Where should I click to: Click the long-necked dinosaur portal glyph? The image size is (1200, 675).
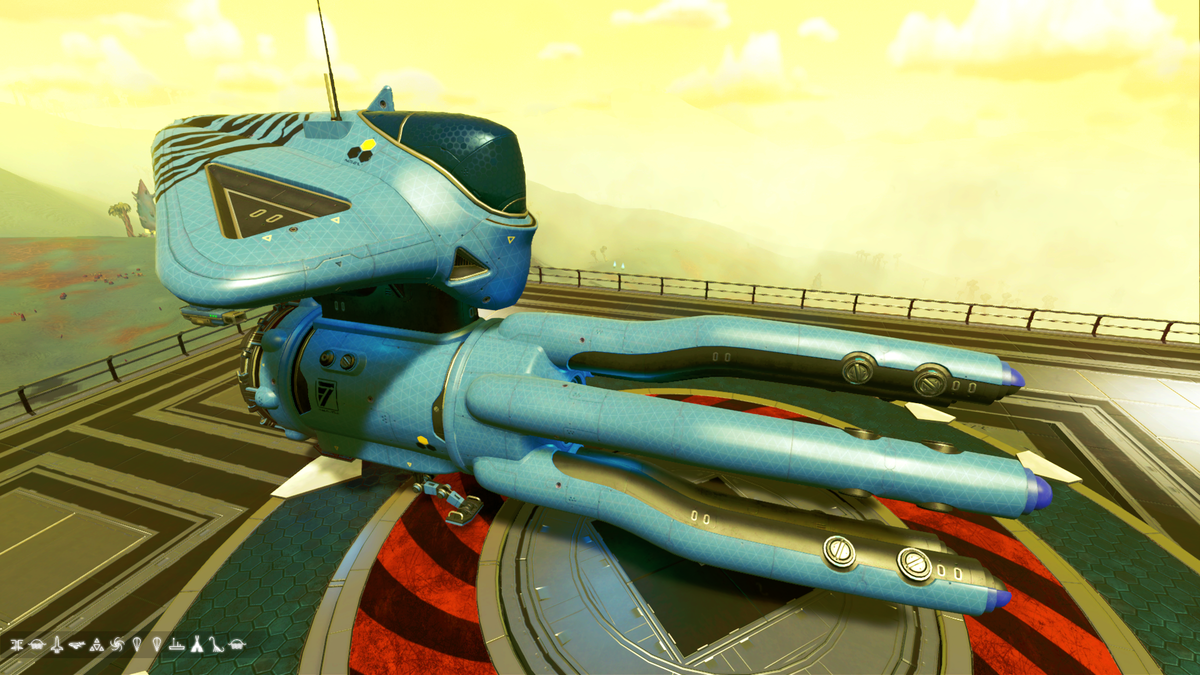216,645
